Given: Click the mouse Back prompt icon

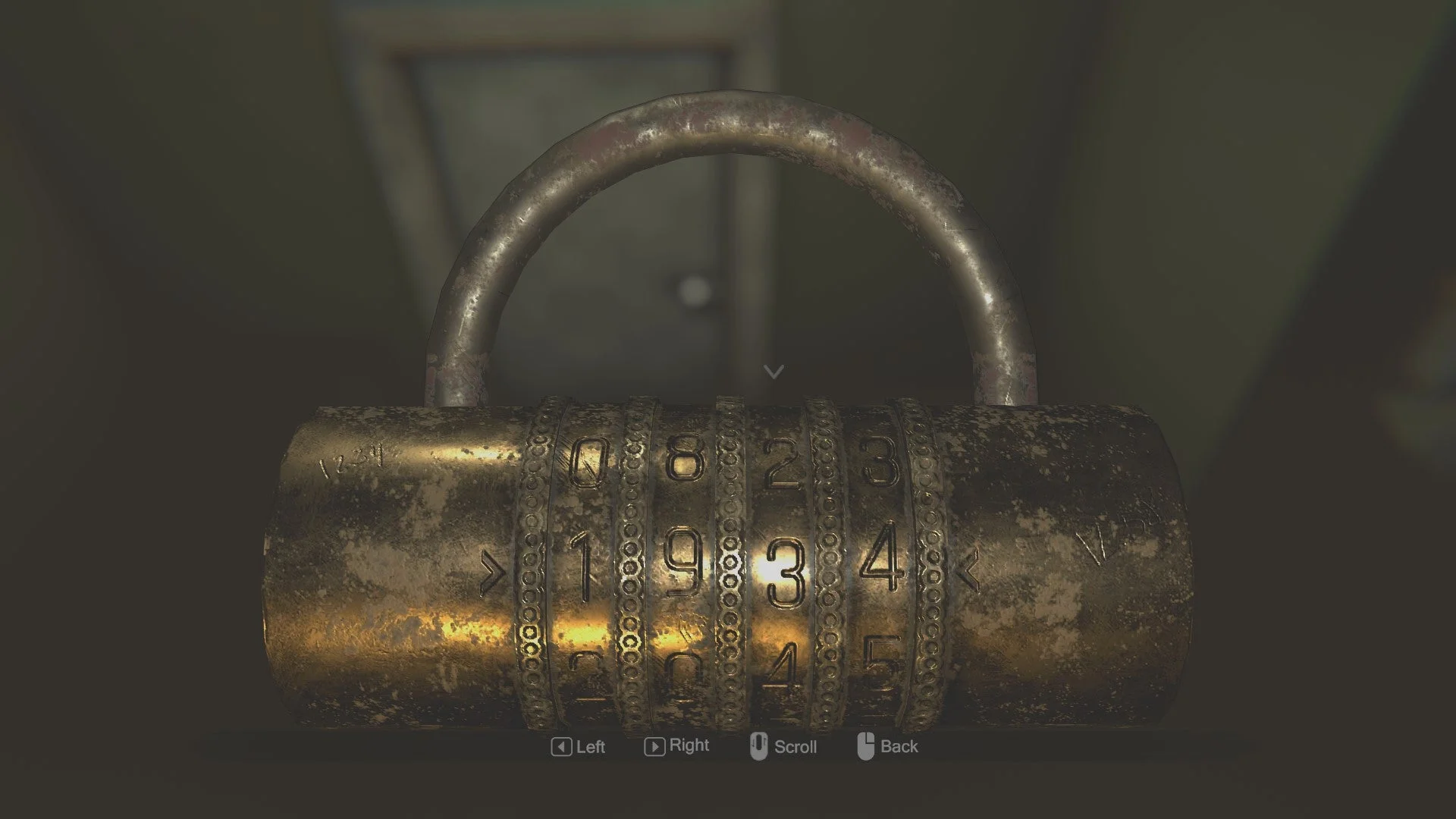Looking at the screenshot, I should click(867, 746).
